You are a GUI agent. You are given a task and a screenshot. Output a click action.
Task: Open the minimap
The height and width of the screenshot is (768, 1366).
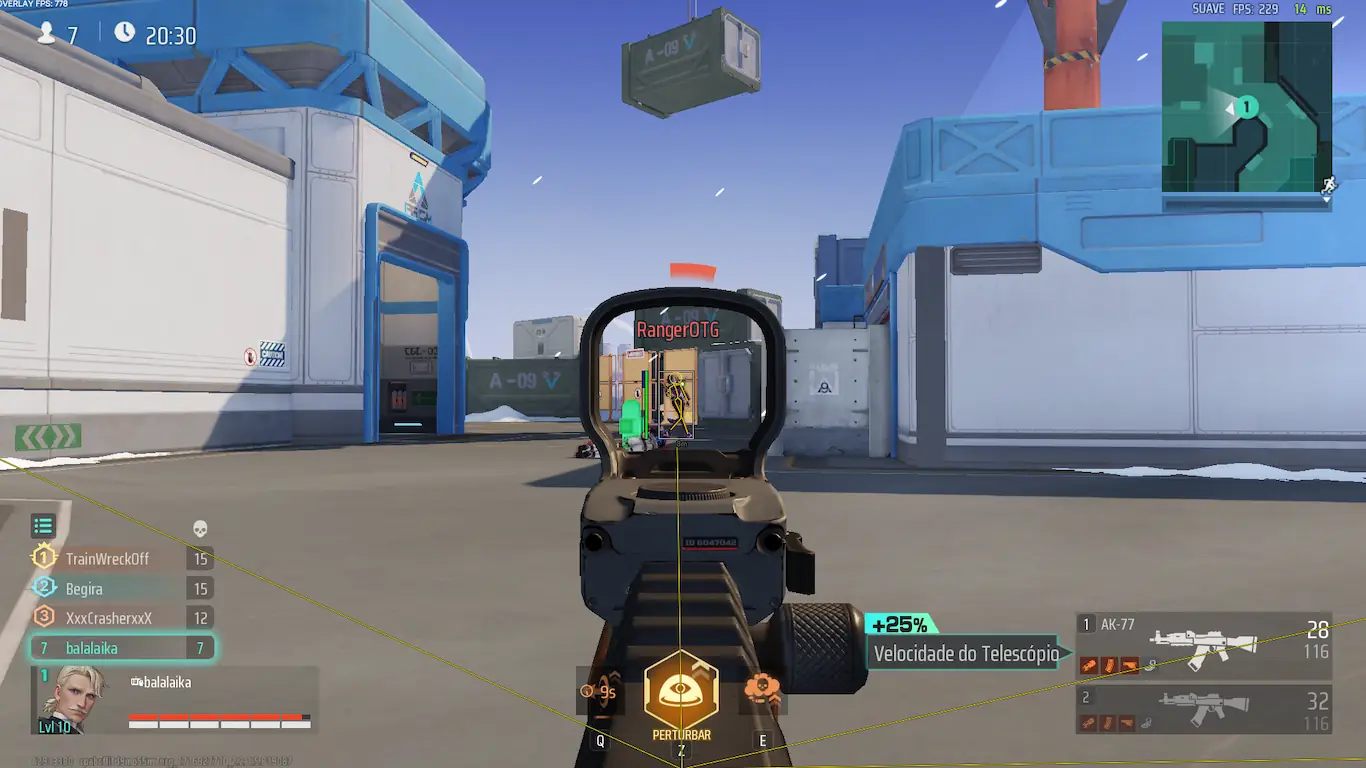pyautogui.click(x=1246, y=107)
